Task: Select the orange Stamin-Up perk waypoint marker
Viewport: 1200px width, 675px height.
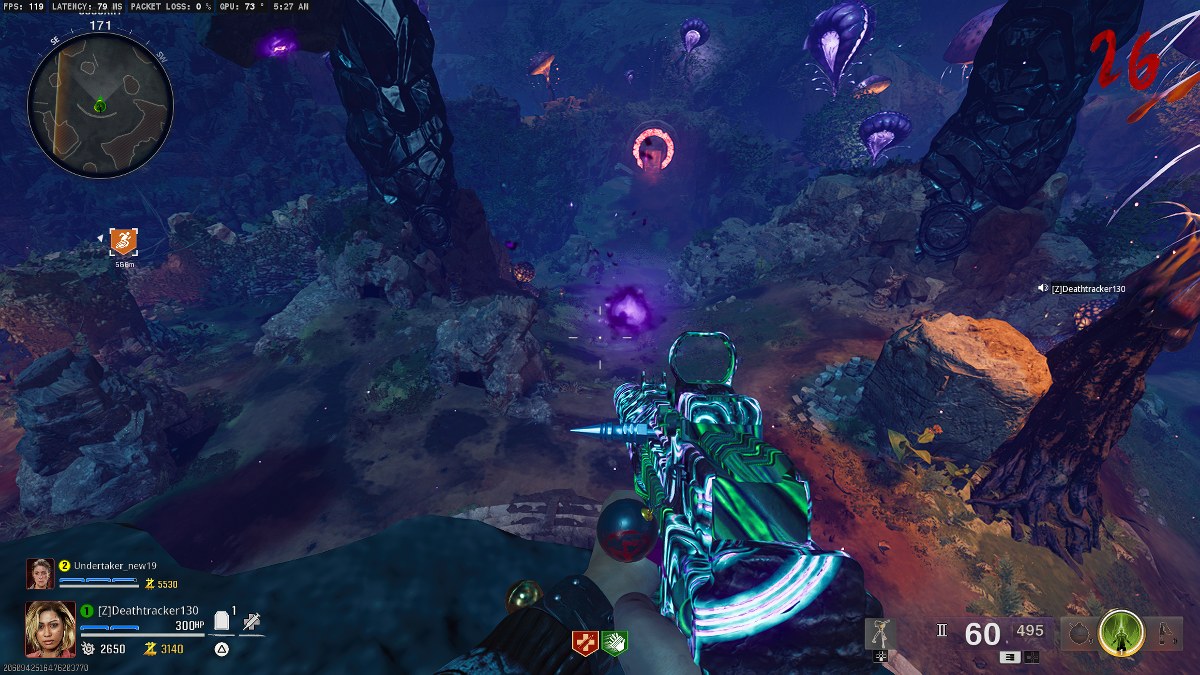Action: click(x=124, y=241)
